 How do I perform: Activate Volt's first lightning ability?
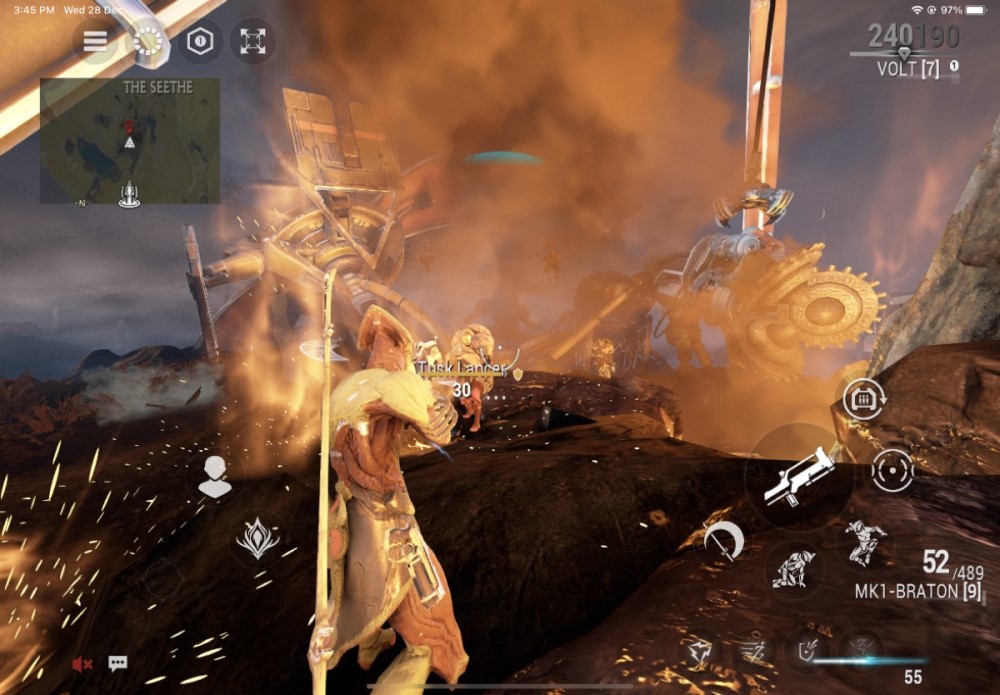pyautogui.click(x=700, y=651)
